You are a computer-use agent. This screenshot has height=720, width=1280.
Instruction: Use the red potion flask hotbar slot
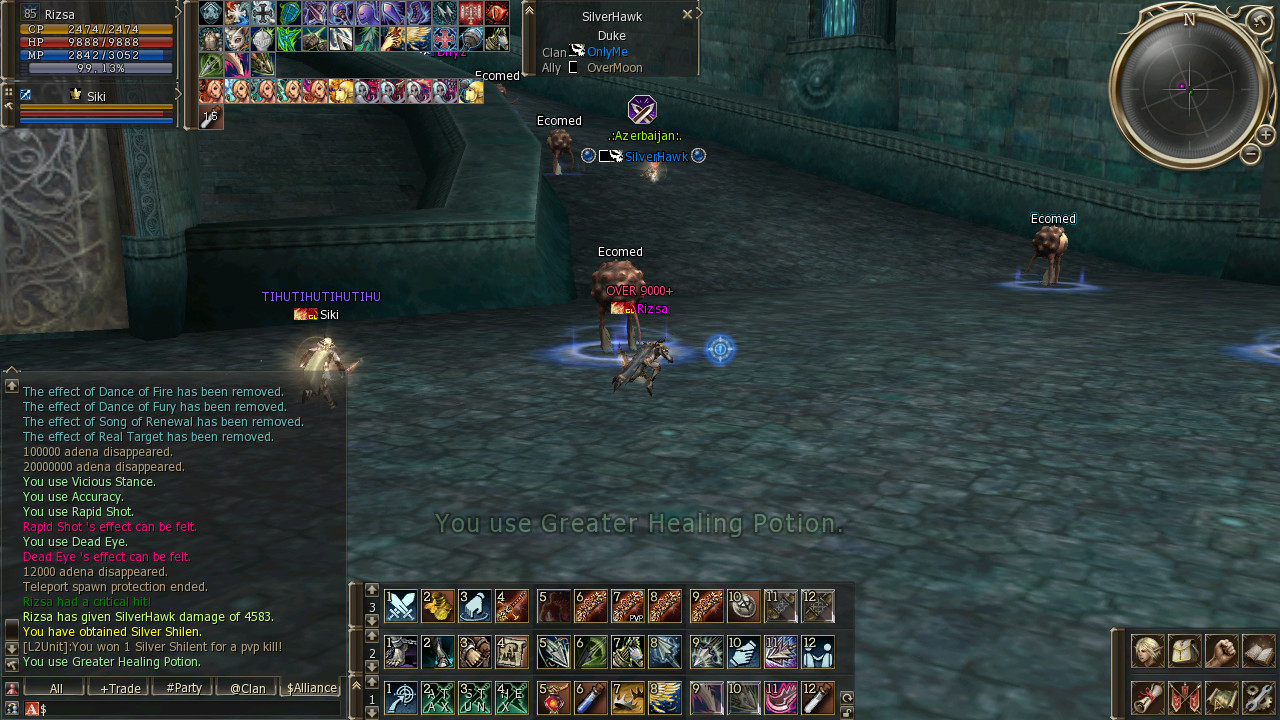click(x=554, y=698)
